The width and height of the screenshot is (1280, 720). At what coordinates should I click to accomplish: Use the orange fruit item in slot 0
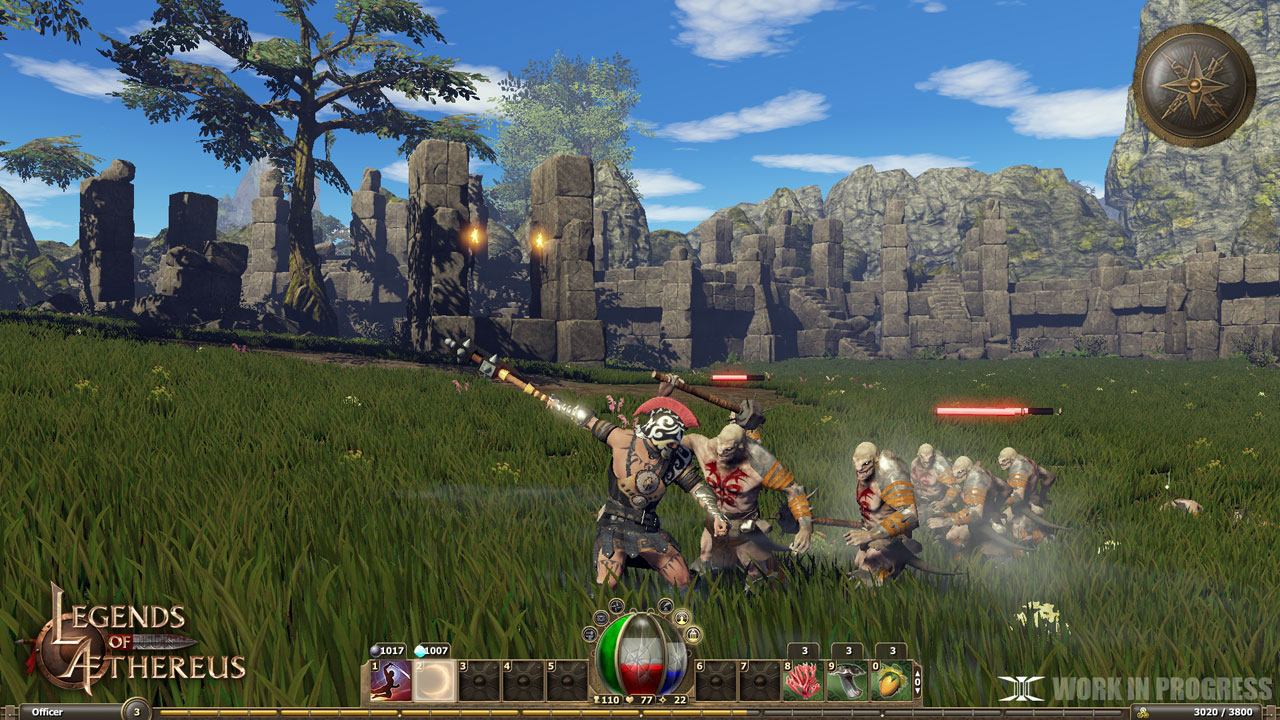coord(891,680)
